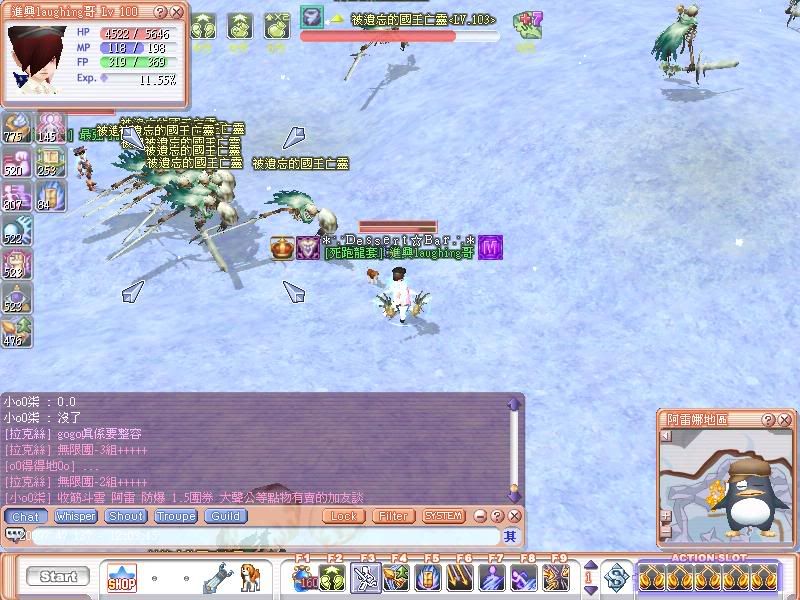Close the character status window
The height and width of the screenshot is (600, 800).
[x=177, y=11]
